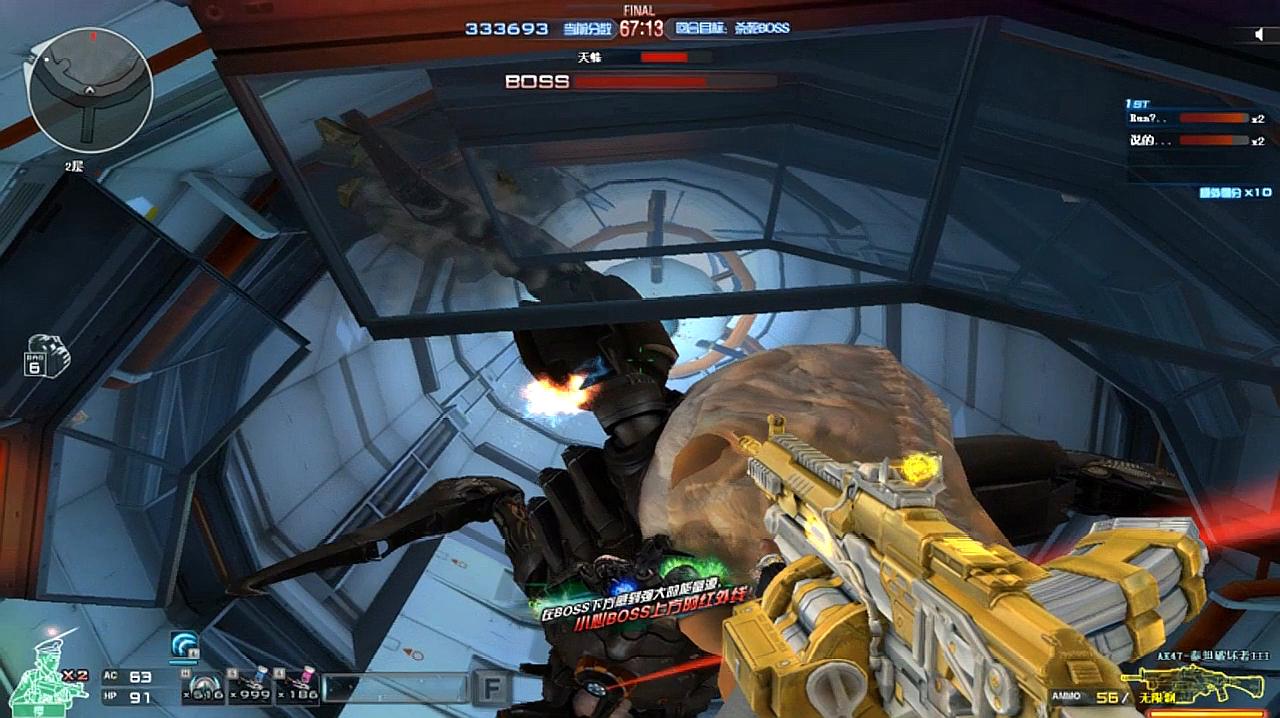
Task: Use the item slot with 516 count
Action: click(x=203, y=686)
